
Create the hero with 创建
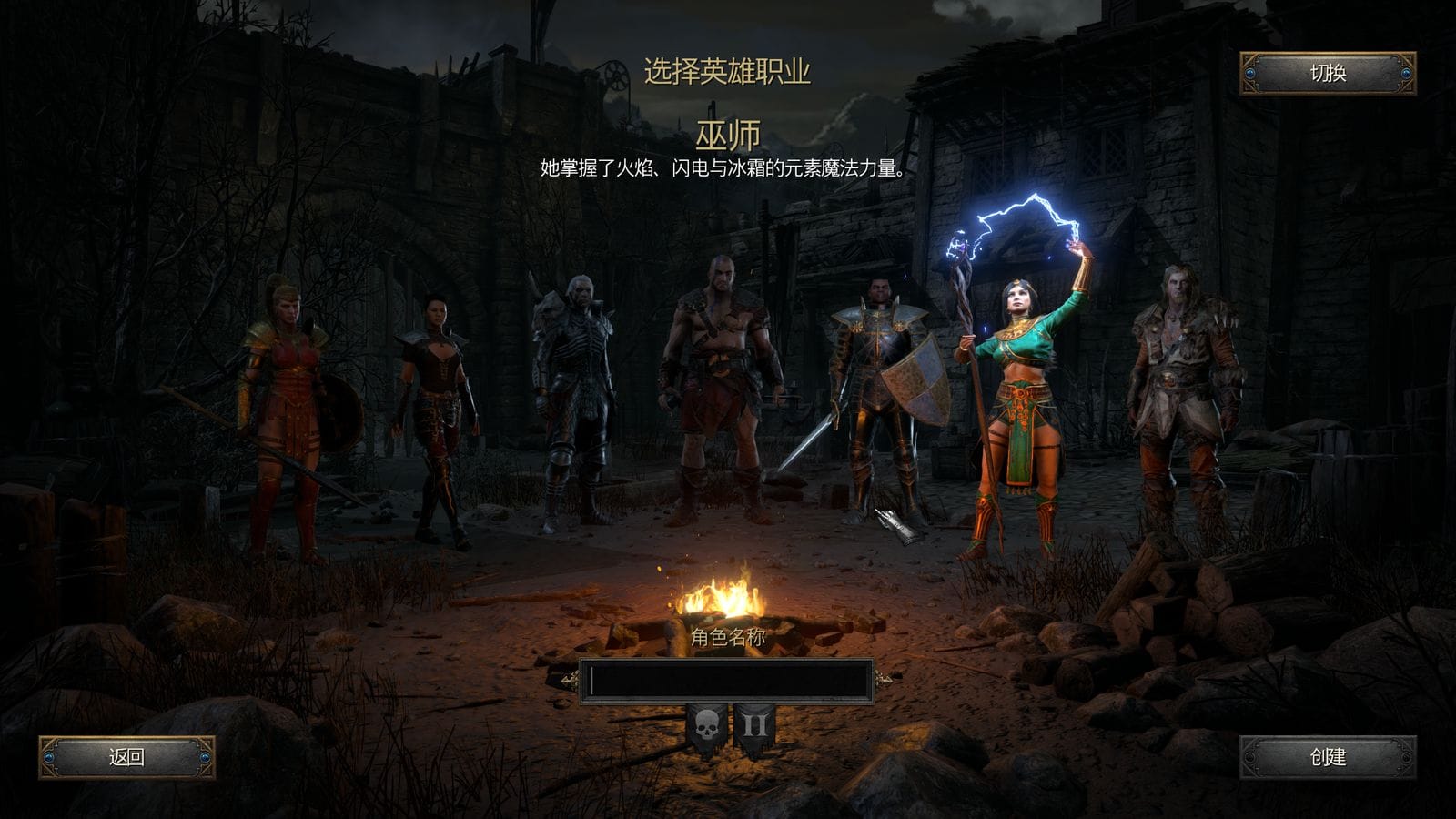tap(1328, 757)
